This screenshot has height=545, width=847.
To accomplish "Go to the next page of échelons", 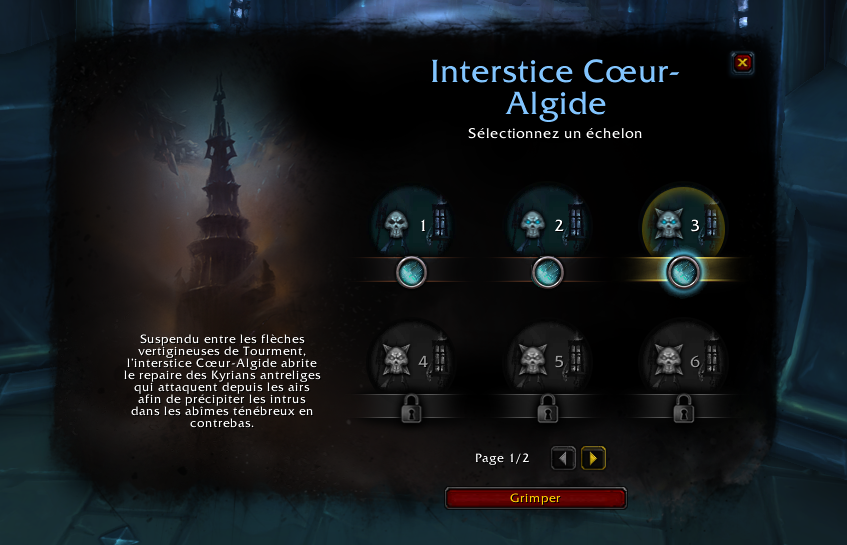I will [x=594, y=458].
